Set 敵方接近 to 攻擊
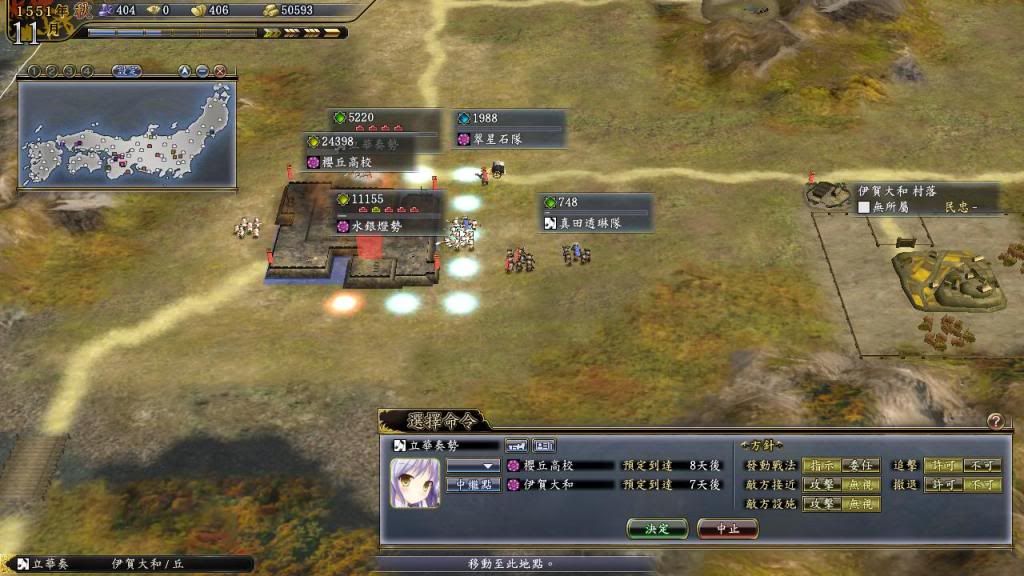 point(821,485)
